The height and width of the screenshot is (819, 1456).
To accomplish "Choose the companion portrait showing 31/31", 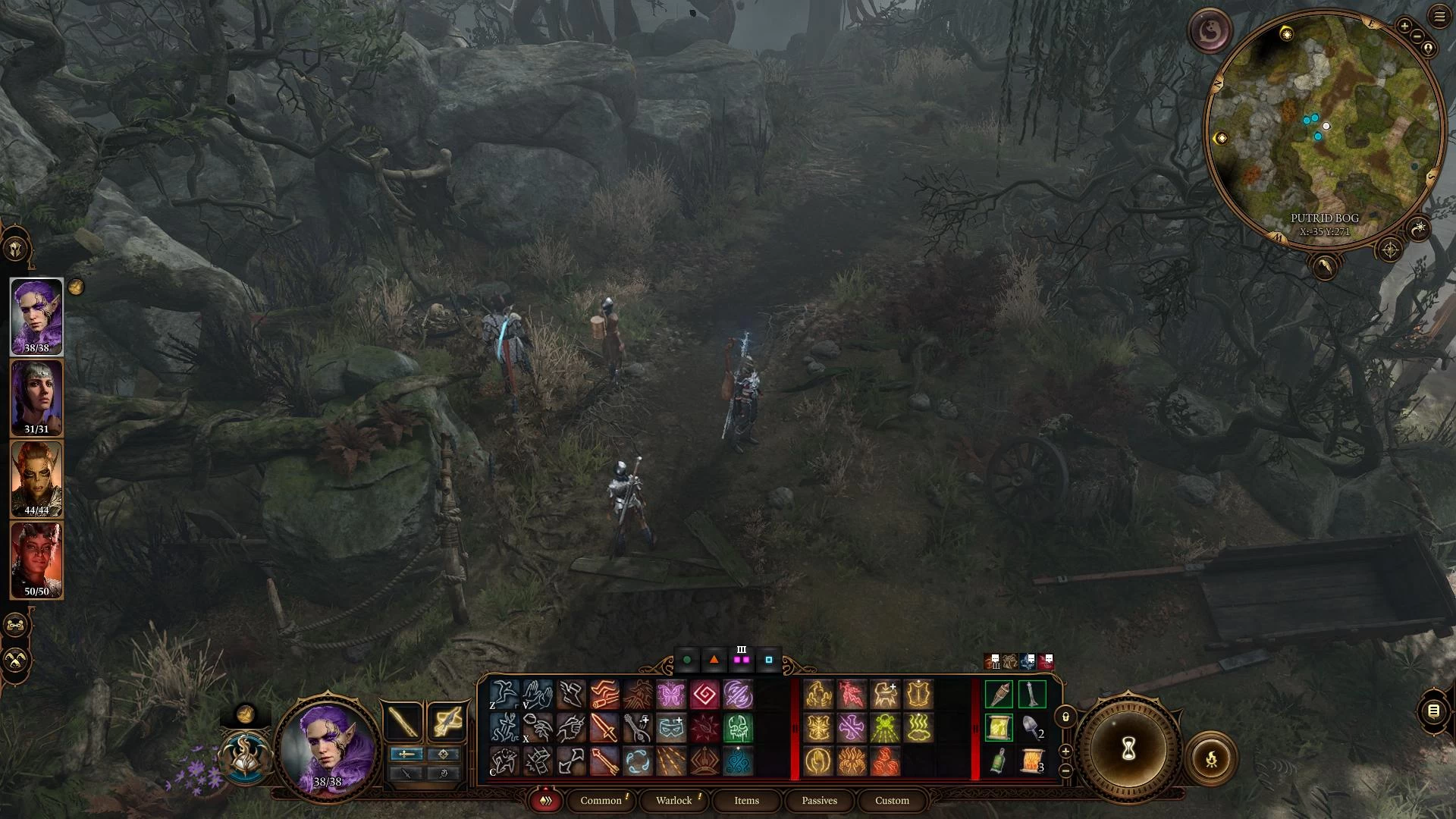I will [36, 397].
